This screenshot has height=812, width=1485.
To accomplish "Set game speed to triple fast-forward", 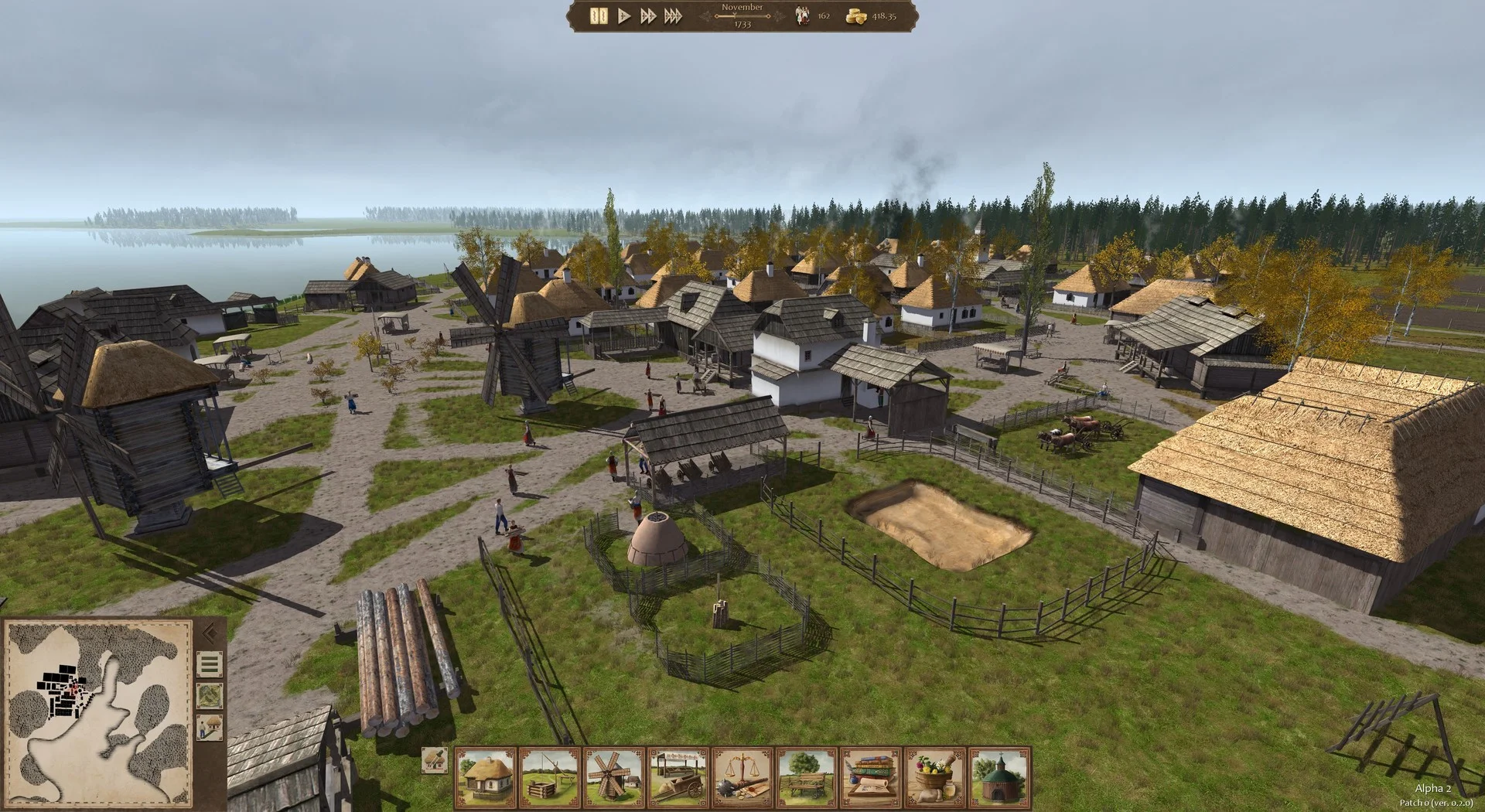I will tap(673, 16).
